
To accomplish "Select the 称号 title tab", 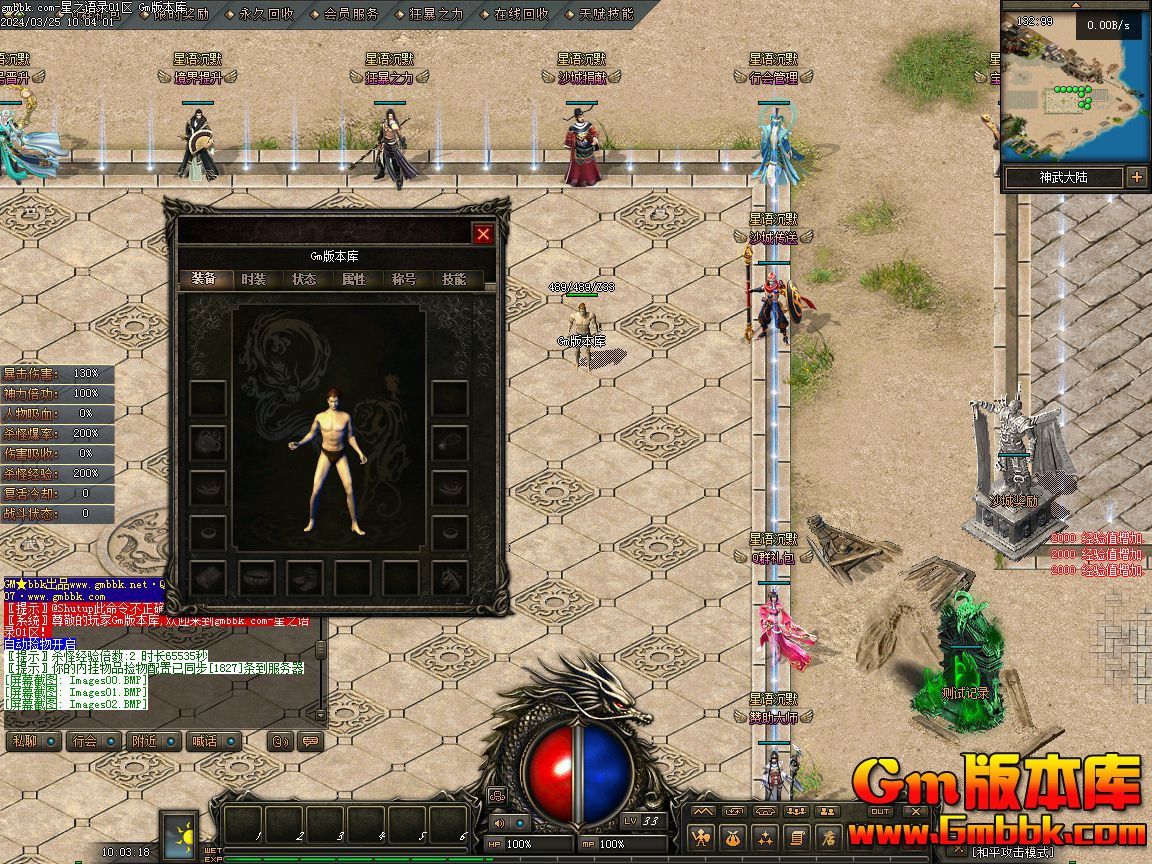I will click(x=404, y=280).
